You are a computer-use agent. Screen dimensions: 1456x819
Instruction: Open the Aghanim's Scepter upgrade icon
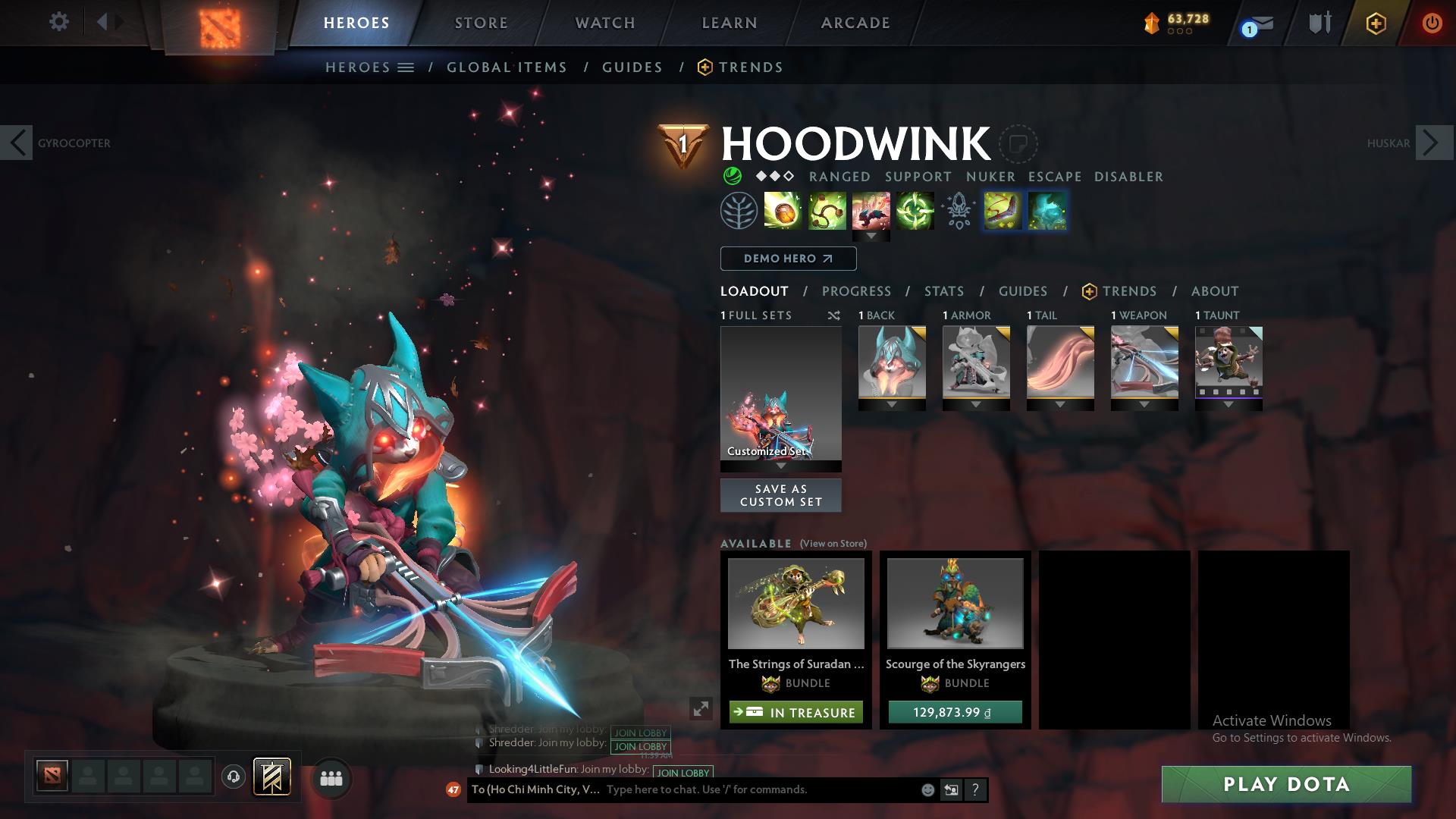959,211
